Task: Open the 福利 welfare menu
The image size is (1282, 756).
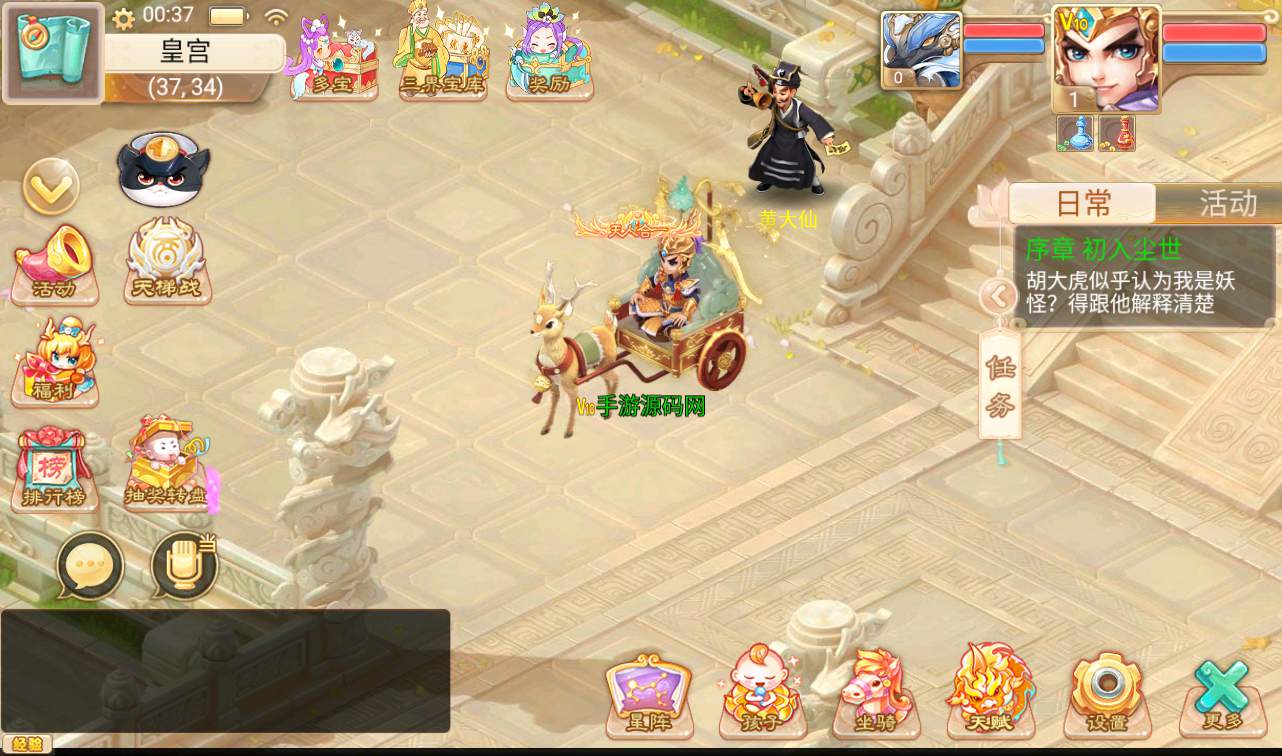Action: pos(55,364)
